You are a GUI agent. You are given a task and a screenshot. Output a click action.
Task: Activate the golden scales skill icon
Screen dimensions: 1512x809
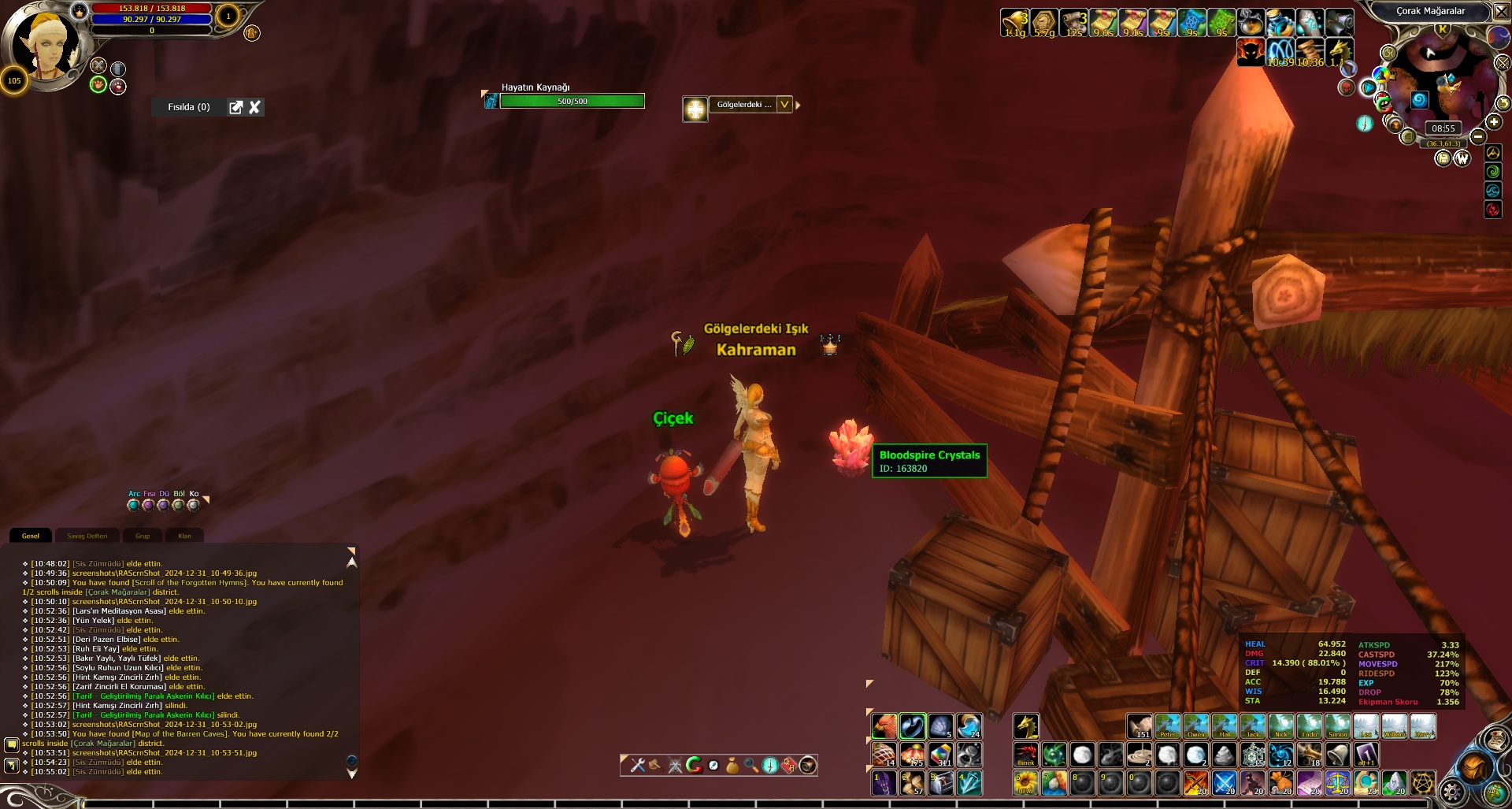(x=1337, y=783)
